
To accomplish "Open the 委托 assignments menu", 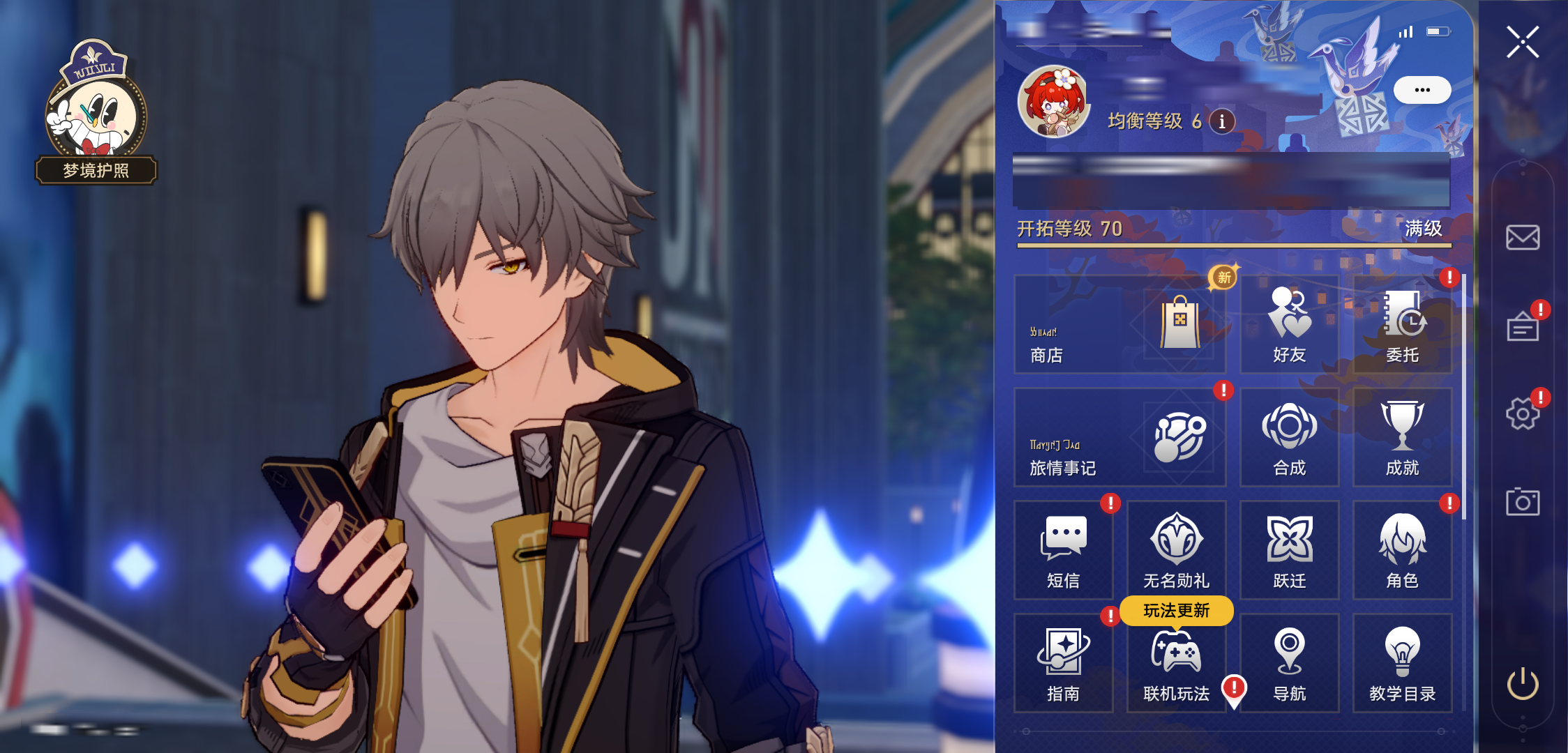I will point(1402,324).
